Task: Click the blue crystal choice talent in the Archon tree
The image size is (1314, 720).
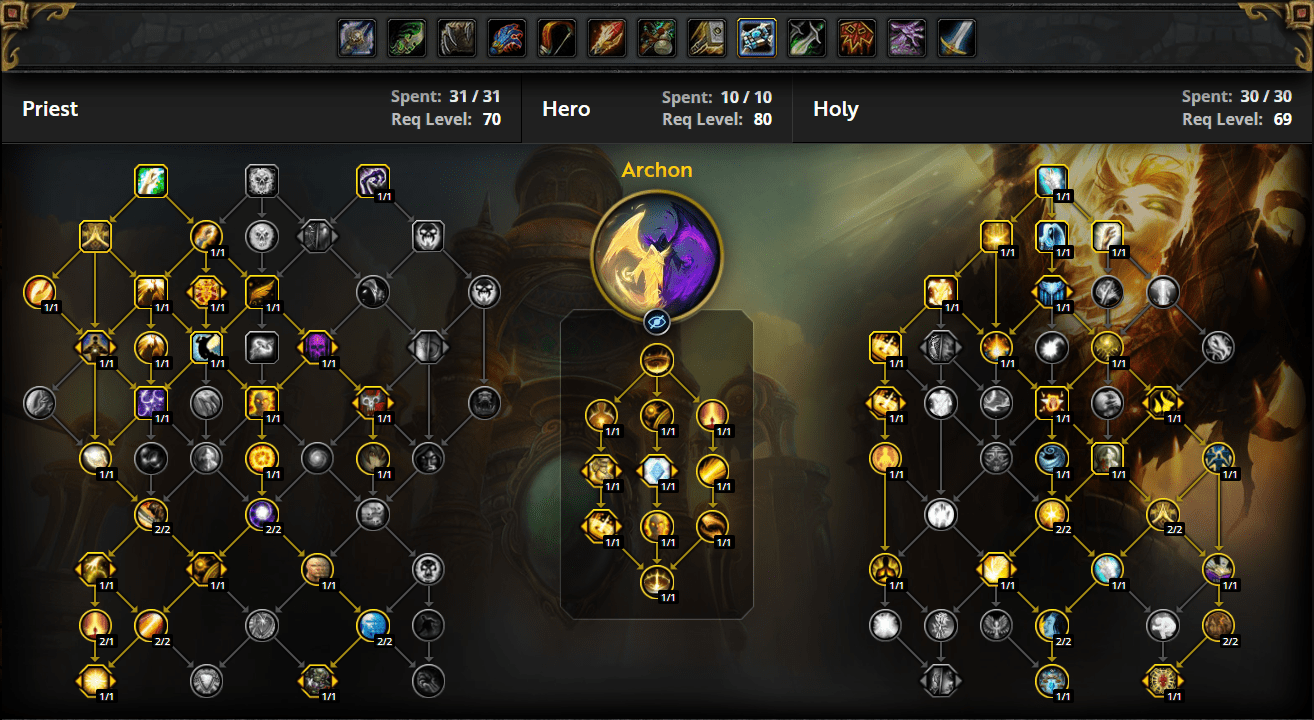Action: tap(657, 470)
